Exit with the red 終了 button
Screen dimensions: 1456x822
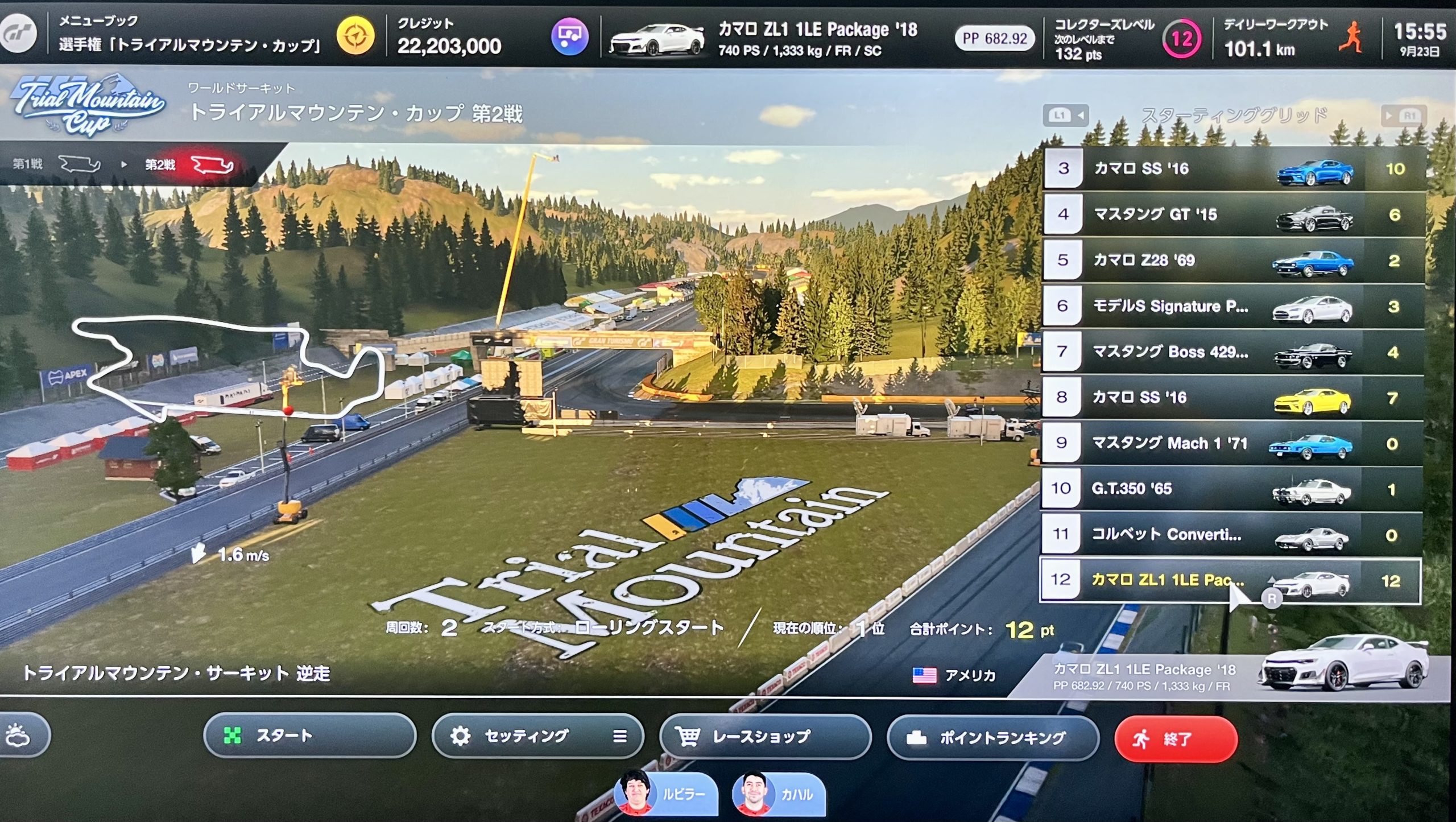click(1176, 740)
